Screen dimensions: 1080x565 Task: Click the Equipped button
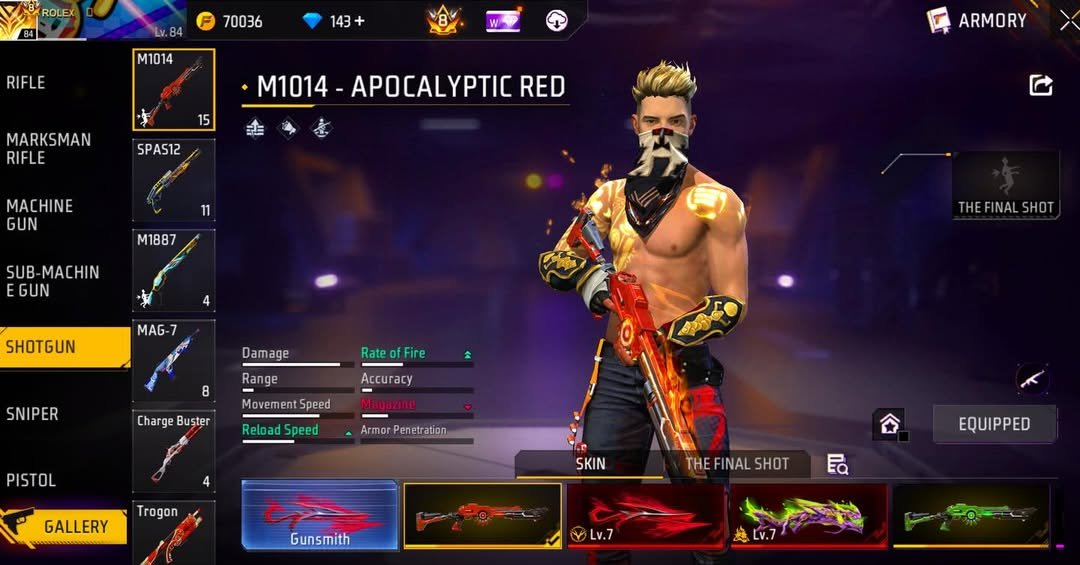[994, 424]
